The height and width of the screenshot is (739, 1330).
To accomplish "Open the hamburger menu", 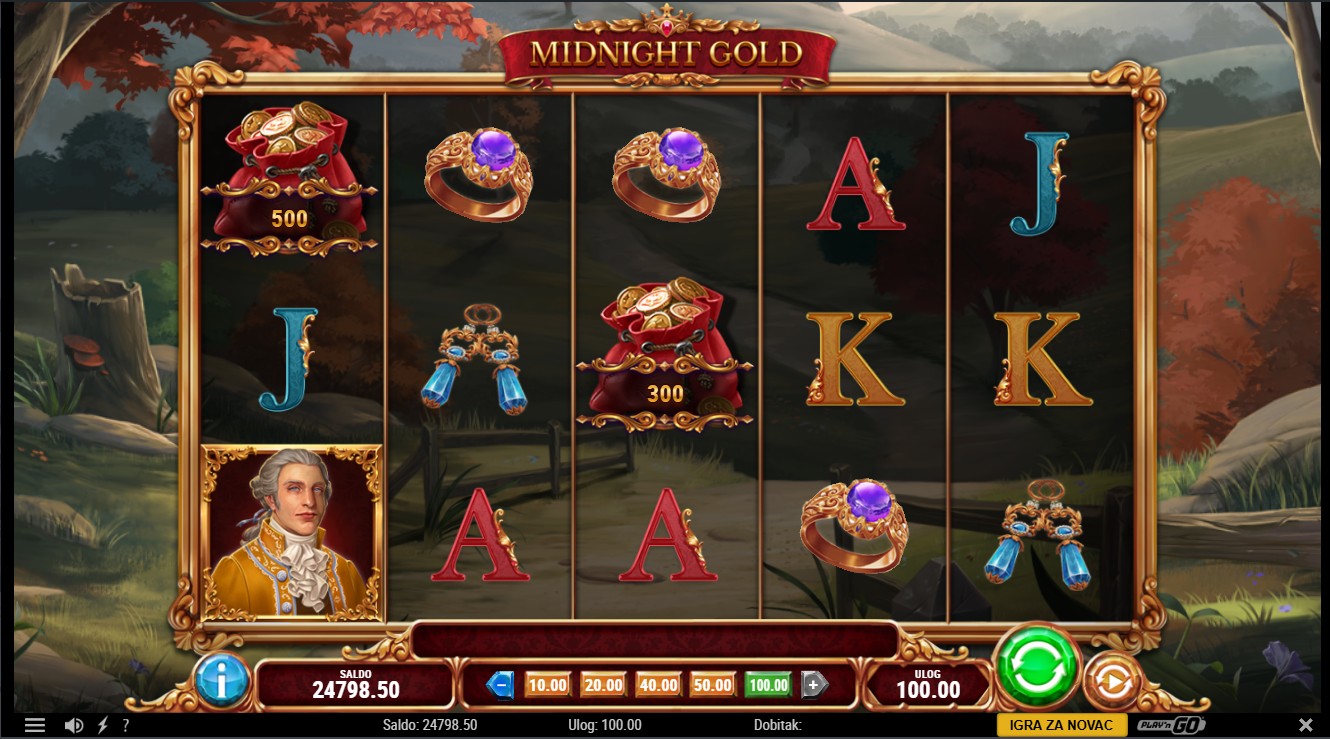I will point(35,725).
